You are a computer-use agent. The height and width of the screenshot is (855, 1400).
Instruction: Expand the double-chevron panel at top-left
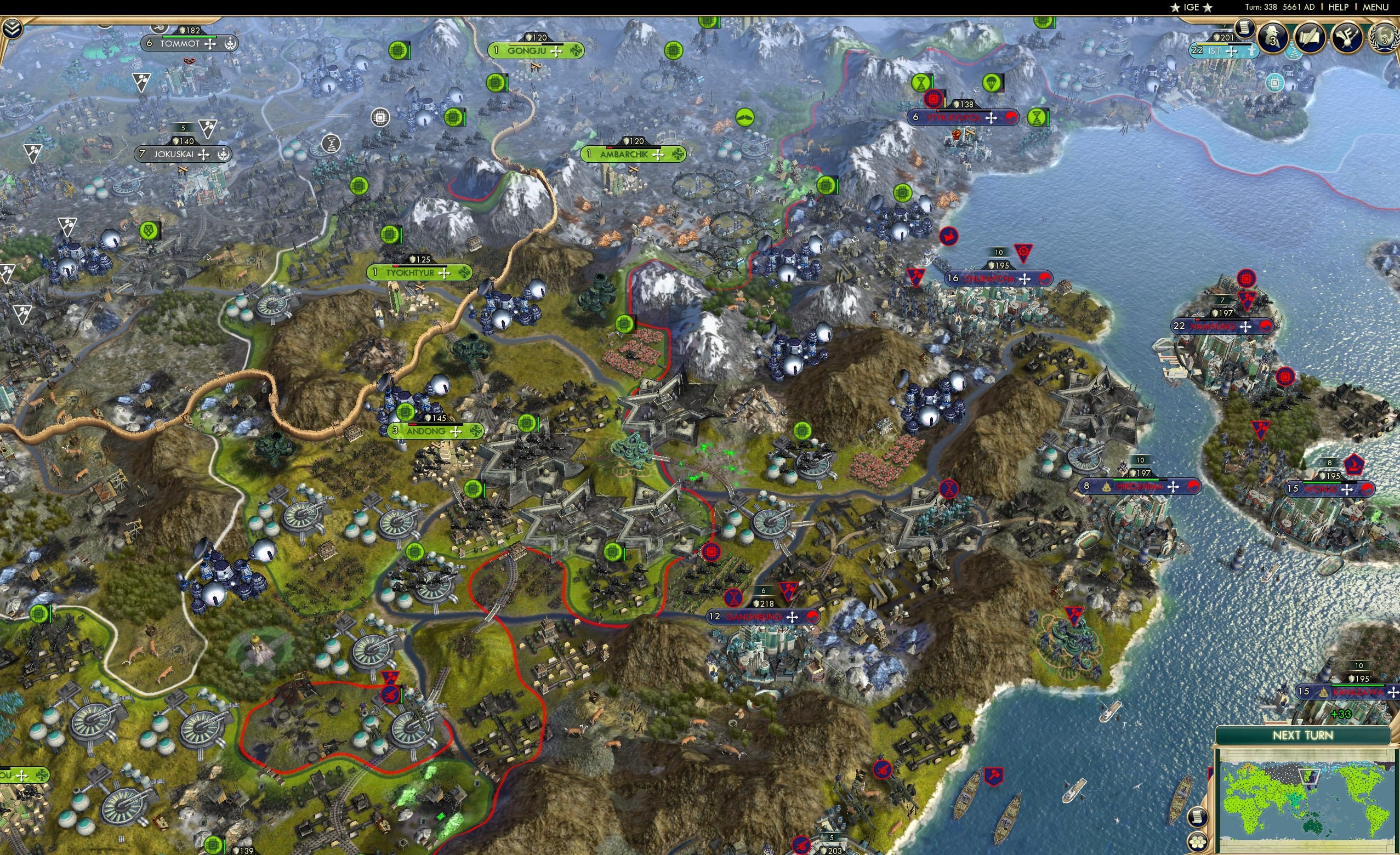click(13, 29)
